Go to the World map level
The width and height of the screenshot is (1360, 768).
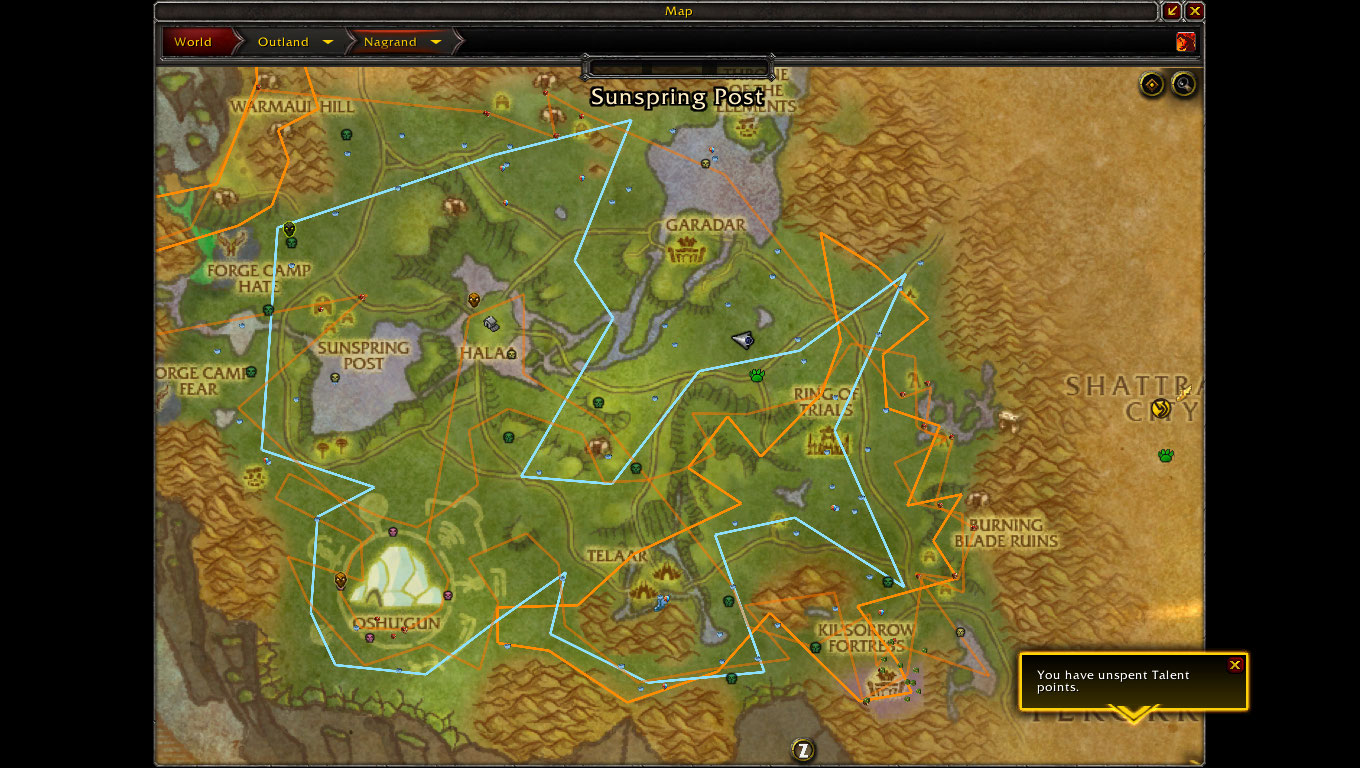tap(193, 42)
